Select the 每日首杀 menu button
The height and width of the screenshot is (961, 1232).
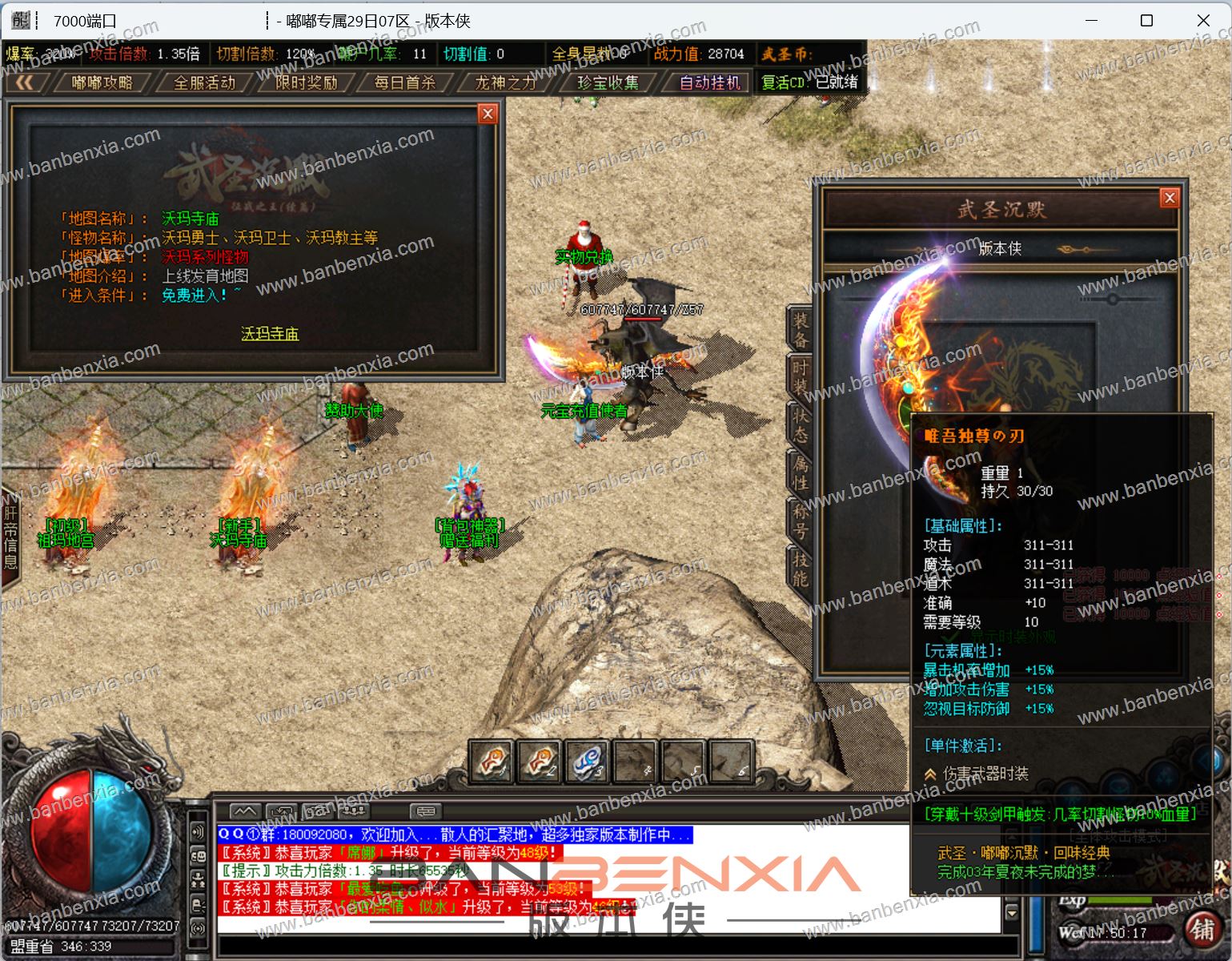tap(405, 82)
